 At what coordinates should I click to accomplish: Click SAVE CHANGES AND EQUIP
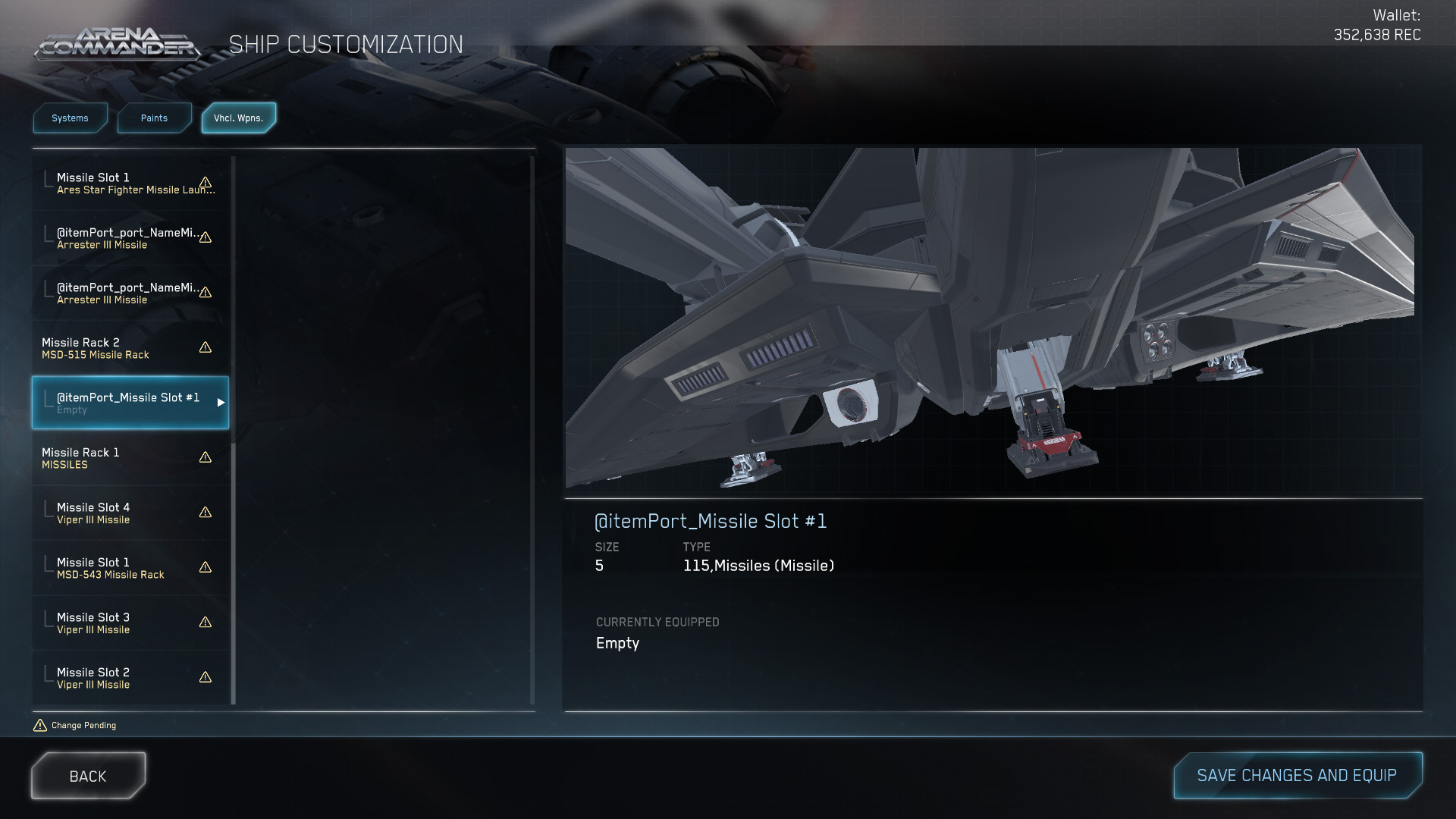point(1298,775)
